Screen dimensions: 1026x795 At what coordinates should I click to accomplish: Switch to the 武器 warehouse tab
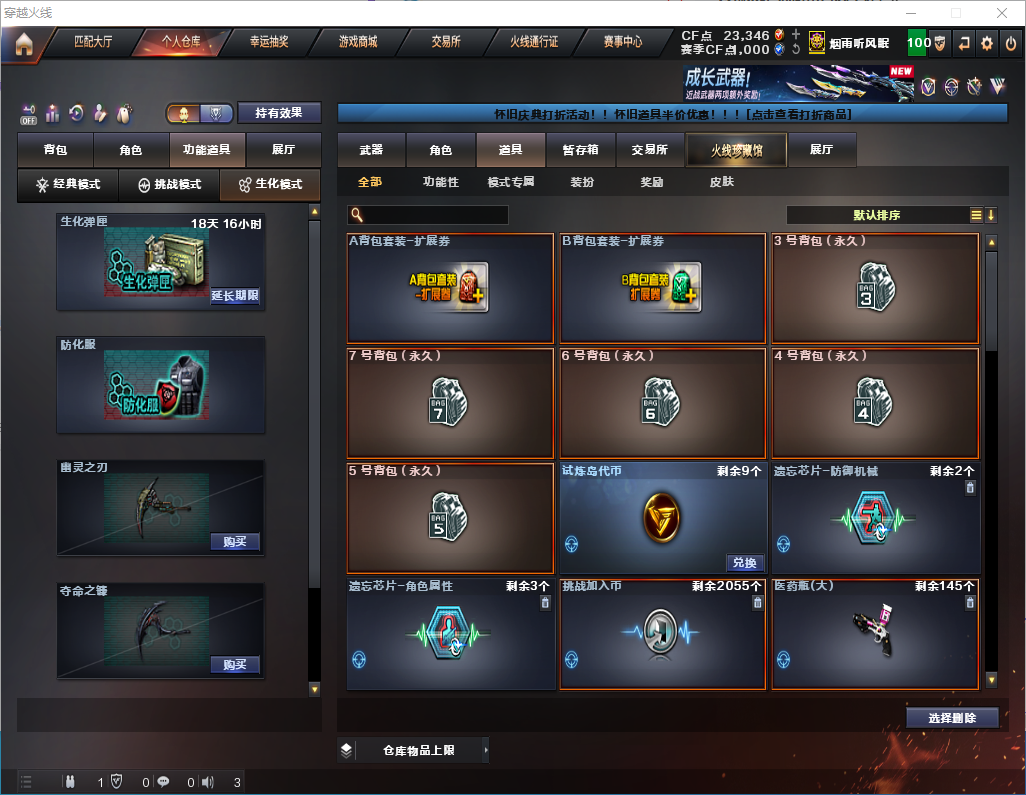point(372,150)
